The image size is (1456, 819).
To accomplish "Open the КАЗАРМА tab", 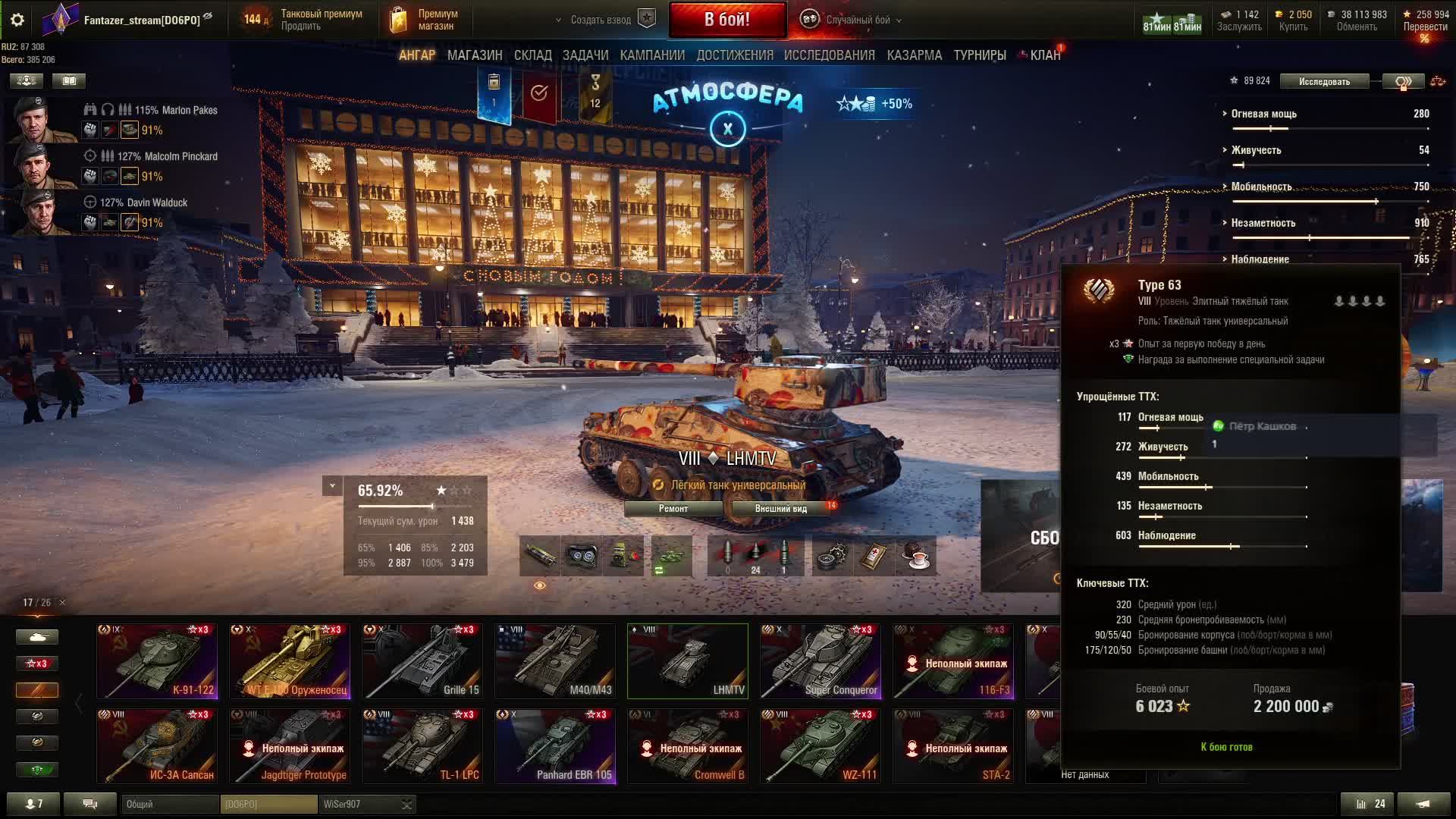I will click(x=914, y=55).
